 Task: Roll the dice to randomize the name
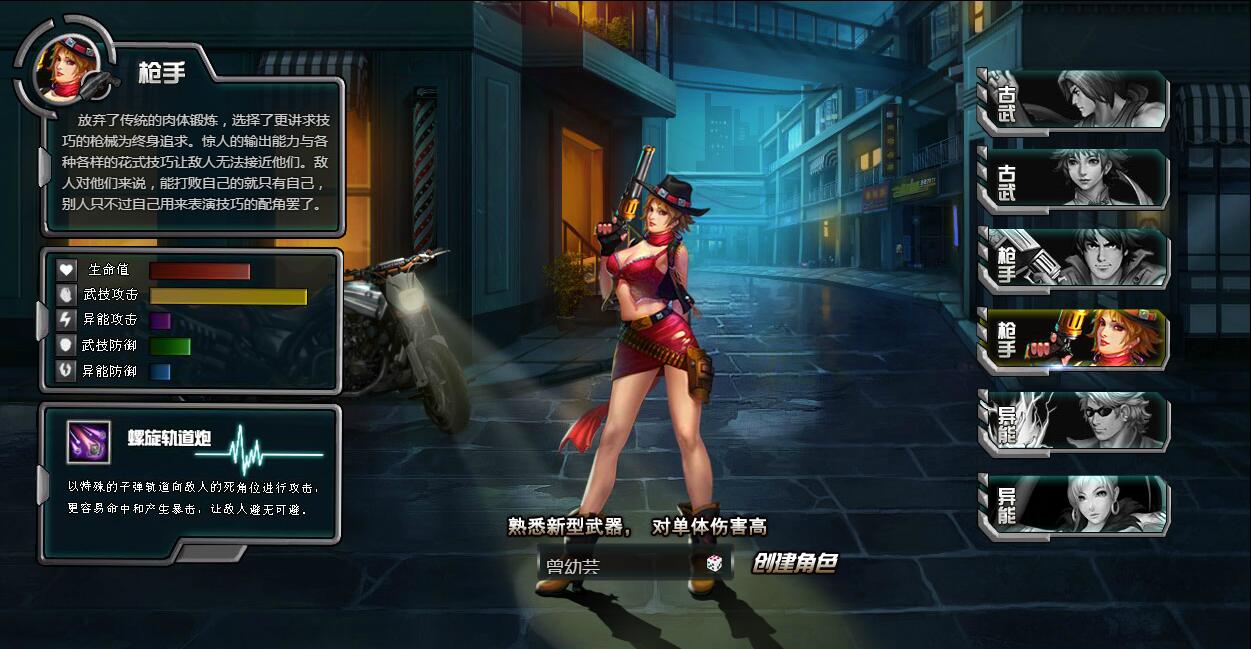[715, 564]
